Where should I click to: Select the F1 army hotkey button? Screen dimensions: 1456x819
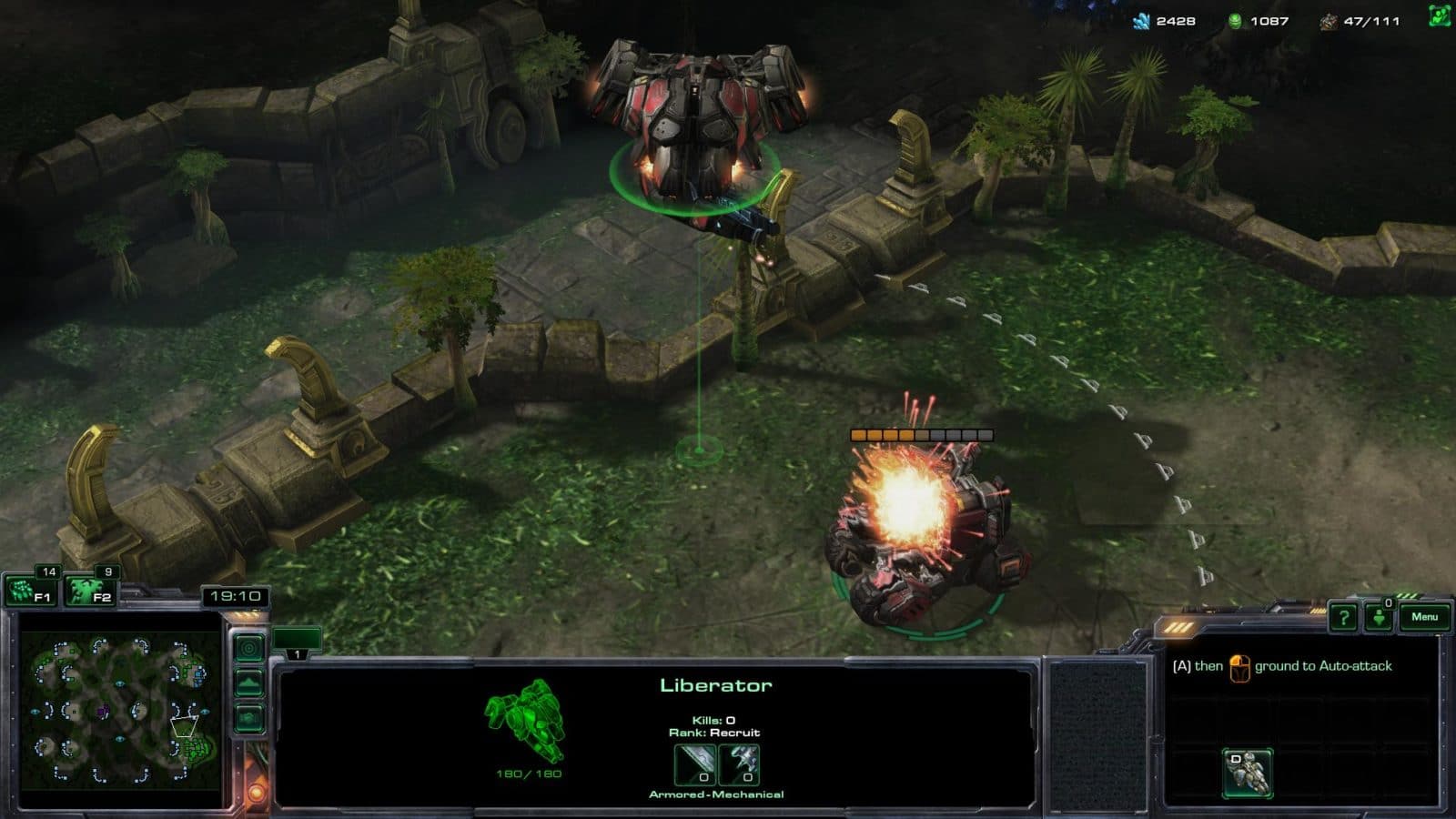tap(31, 591)
